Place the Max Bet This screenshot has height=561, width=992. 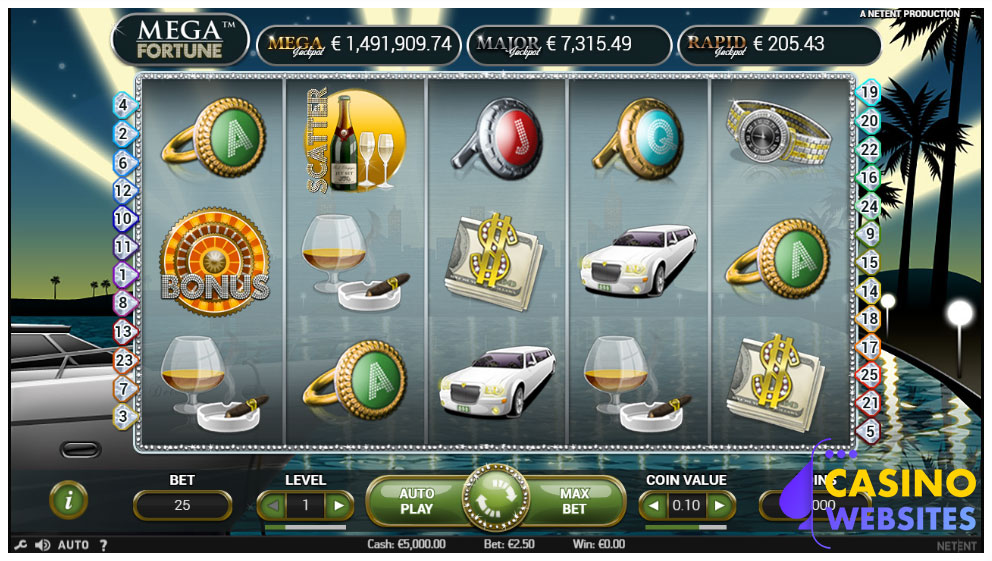click(x=573, y=501)
